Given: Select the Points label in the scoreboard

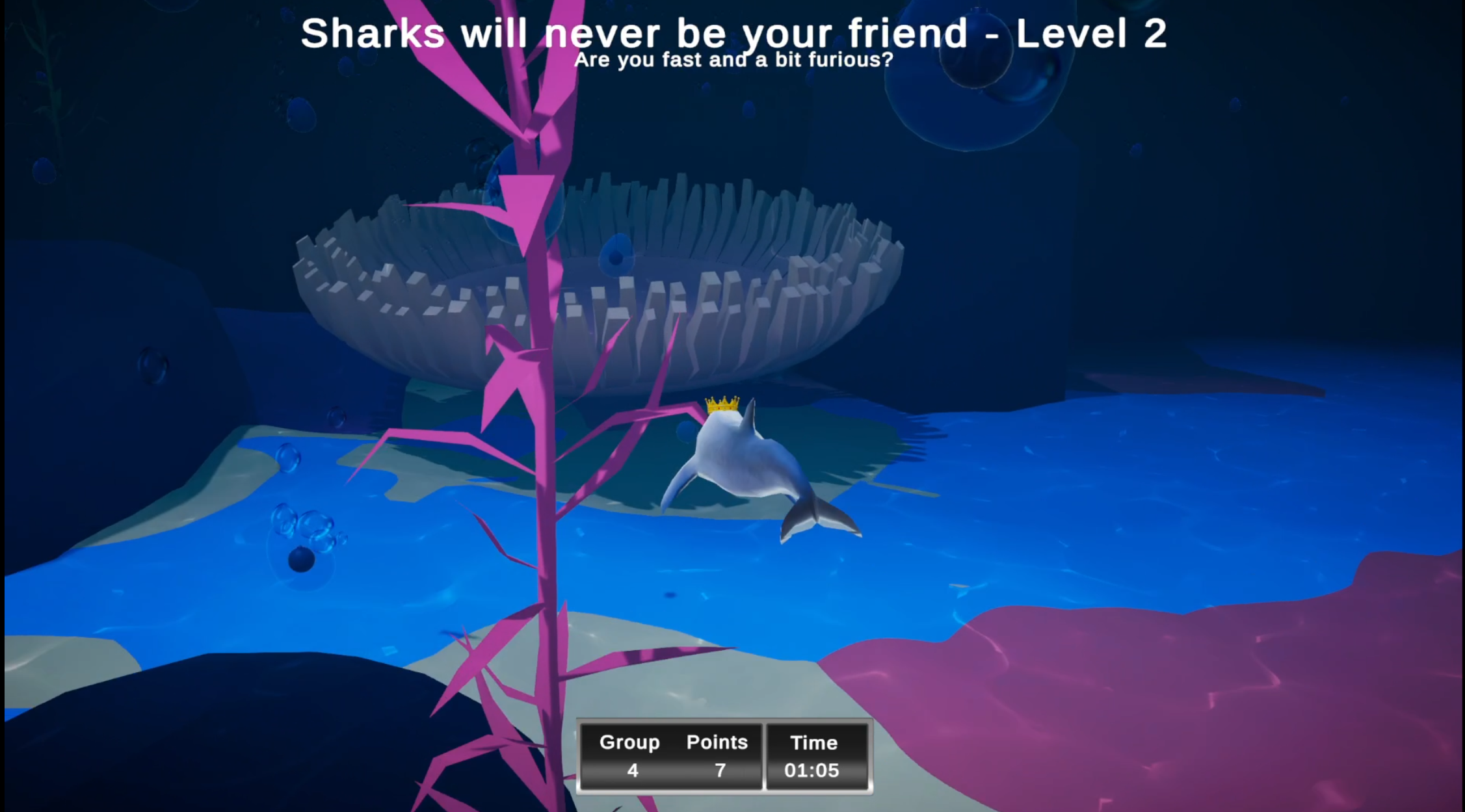Looking at the screenshot, I should tap(717, 742).
